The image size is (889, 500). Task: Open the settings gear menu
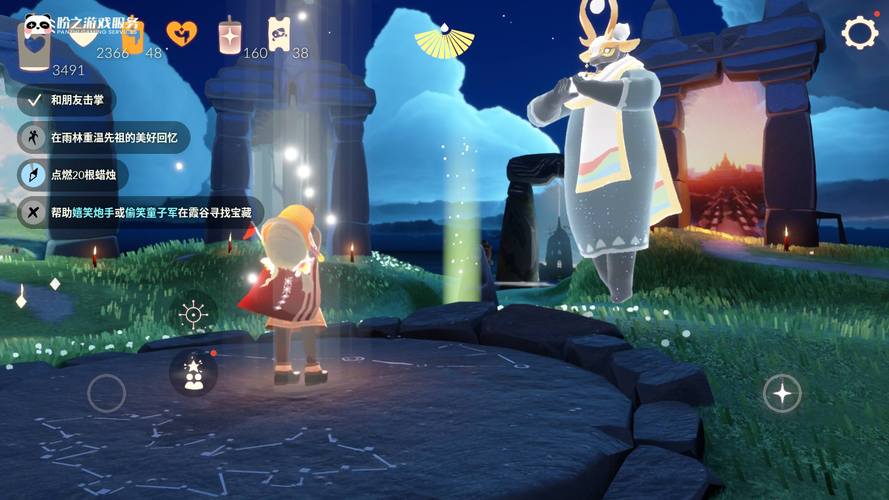pyautogui.click(x=859, y=33)
